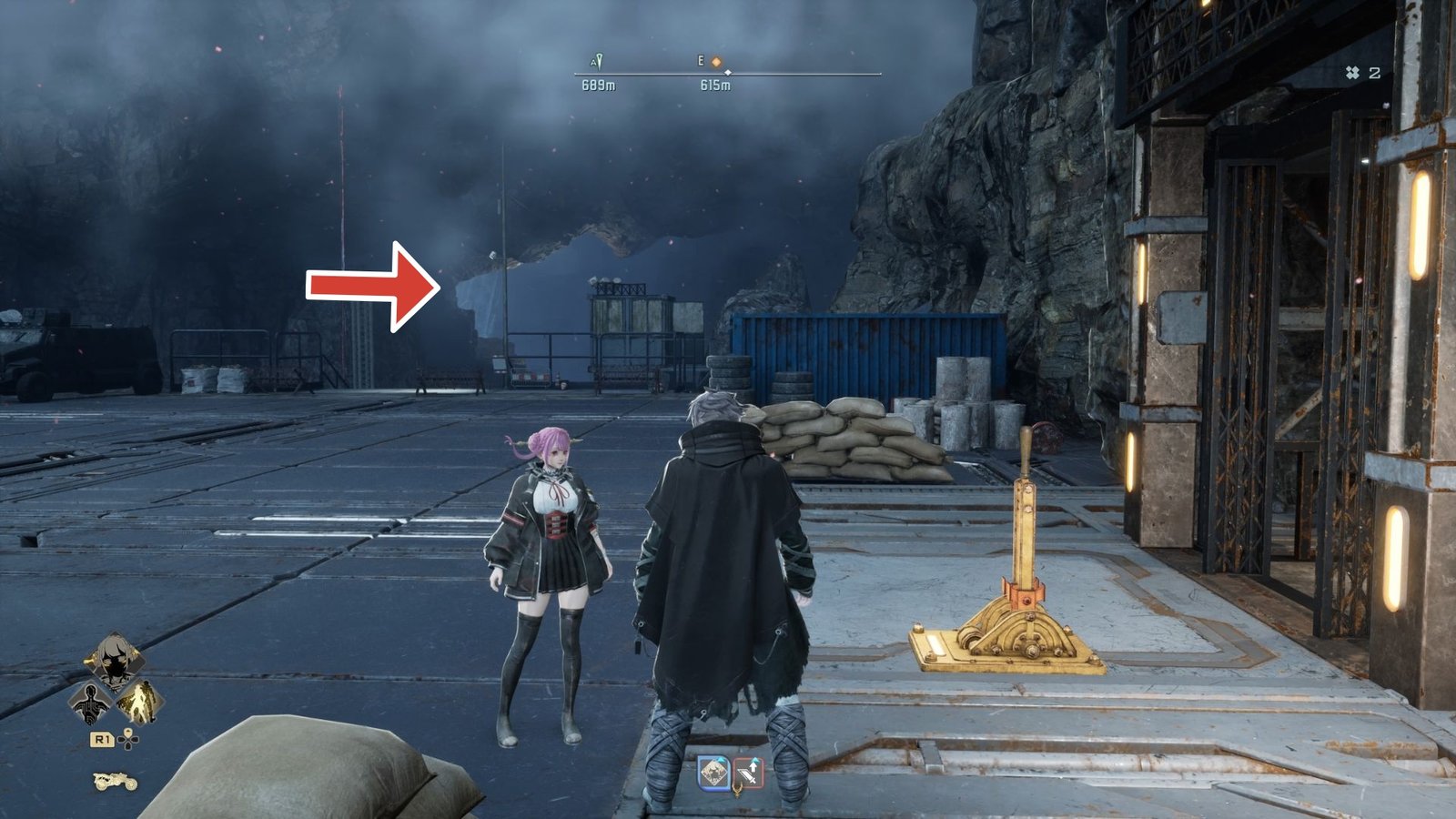The height and width of the screenshot is (819, 1456).
Task: Click the teal corner marker on the map slot
Action: [x=721, y=761]
